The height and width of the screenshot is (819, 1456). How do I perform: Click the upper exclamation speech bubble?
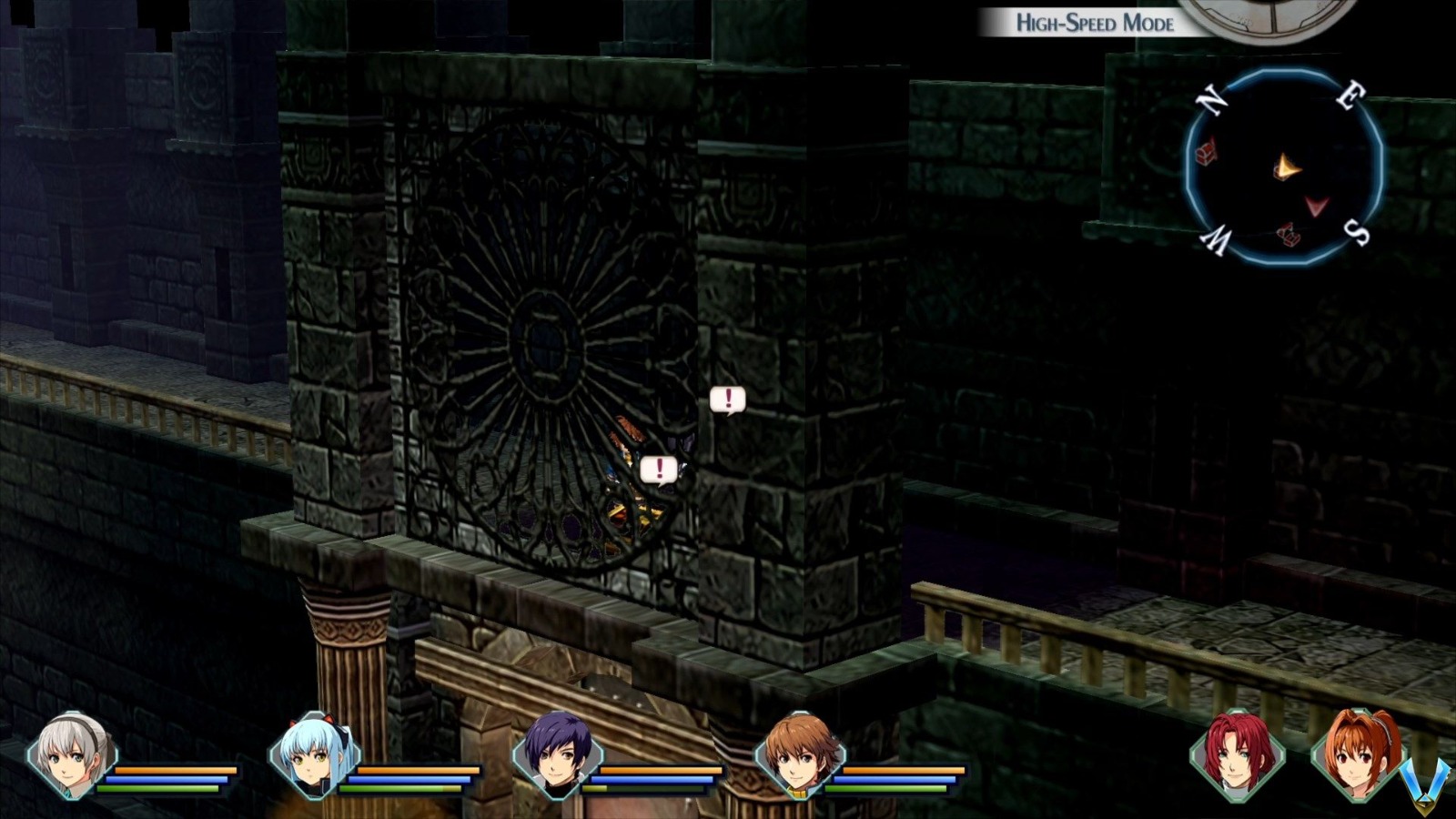click(727, 398)
